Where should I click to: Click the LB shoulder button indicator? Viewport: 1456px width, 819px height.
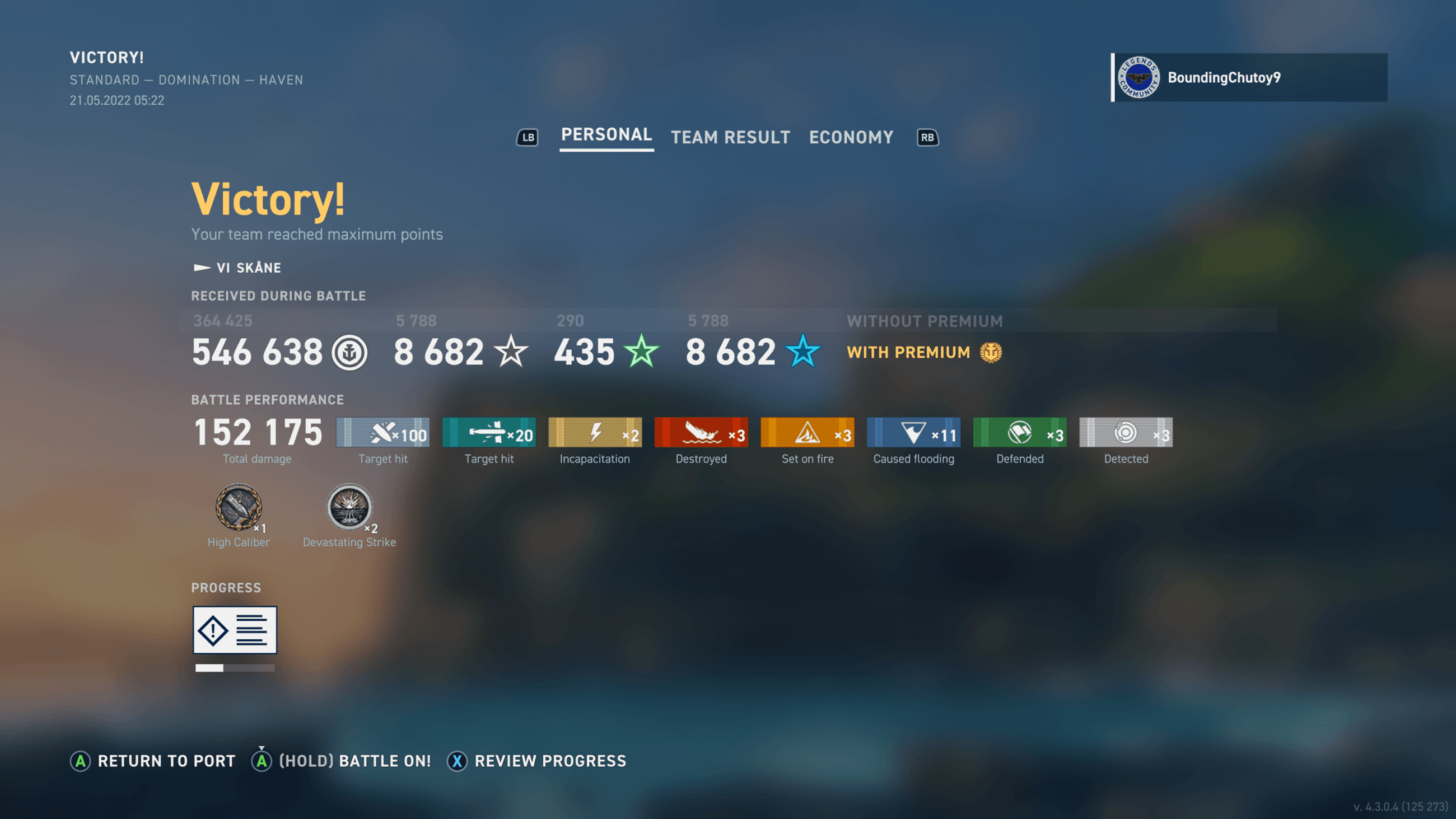[528, 137]
